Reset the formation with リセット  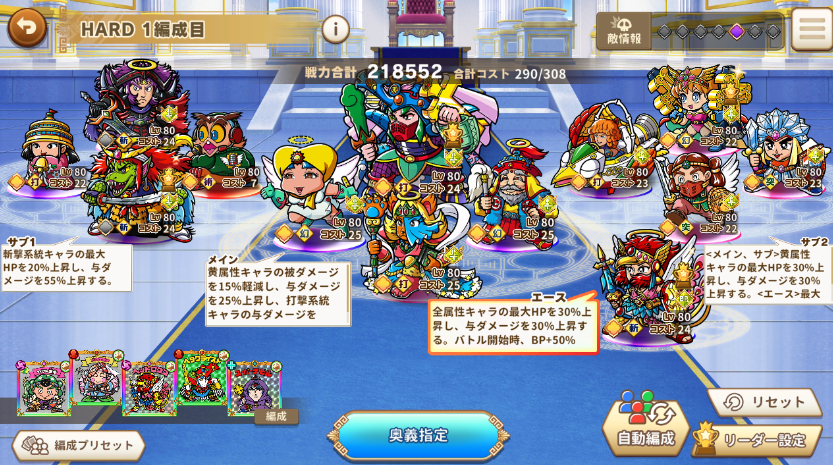click(765, 402)
